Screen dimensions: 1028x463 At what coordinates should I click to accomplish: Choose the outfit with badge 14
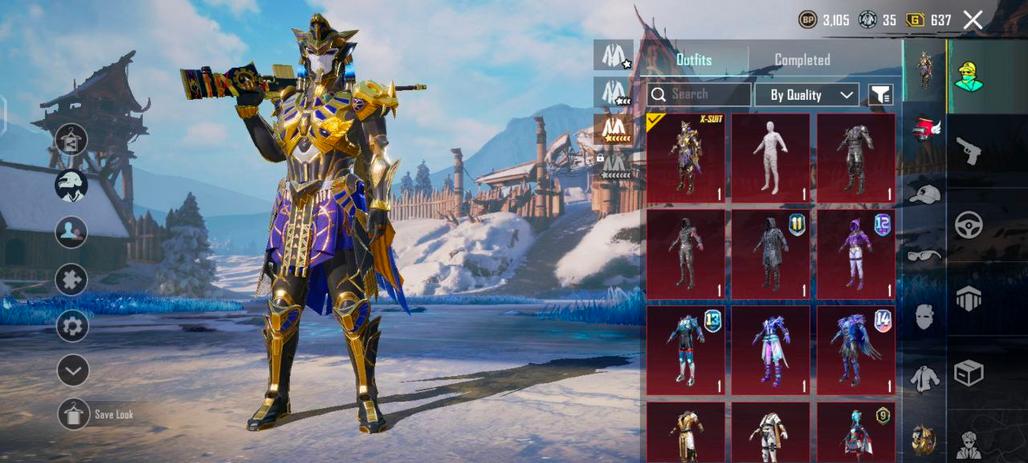coord(855,350)
